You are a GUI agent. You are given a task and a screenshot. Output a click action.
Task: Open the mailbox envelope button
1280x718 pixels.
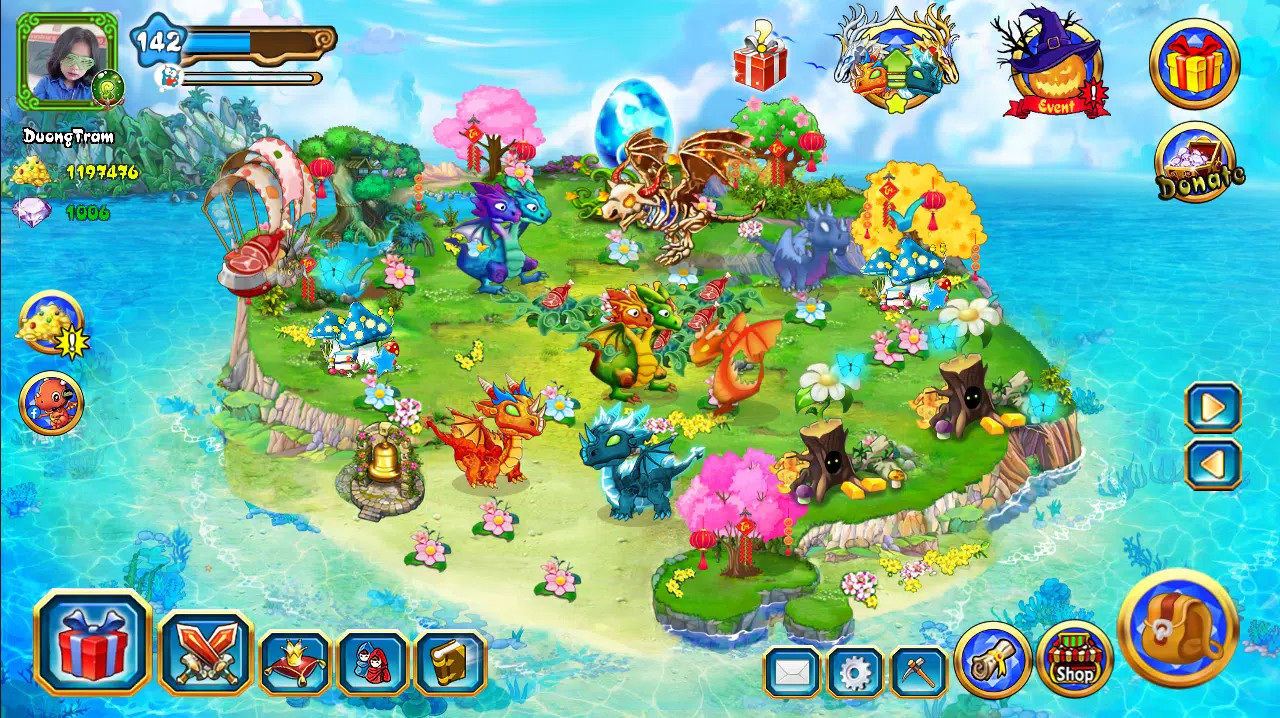coord(792,672)
